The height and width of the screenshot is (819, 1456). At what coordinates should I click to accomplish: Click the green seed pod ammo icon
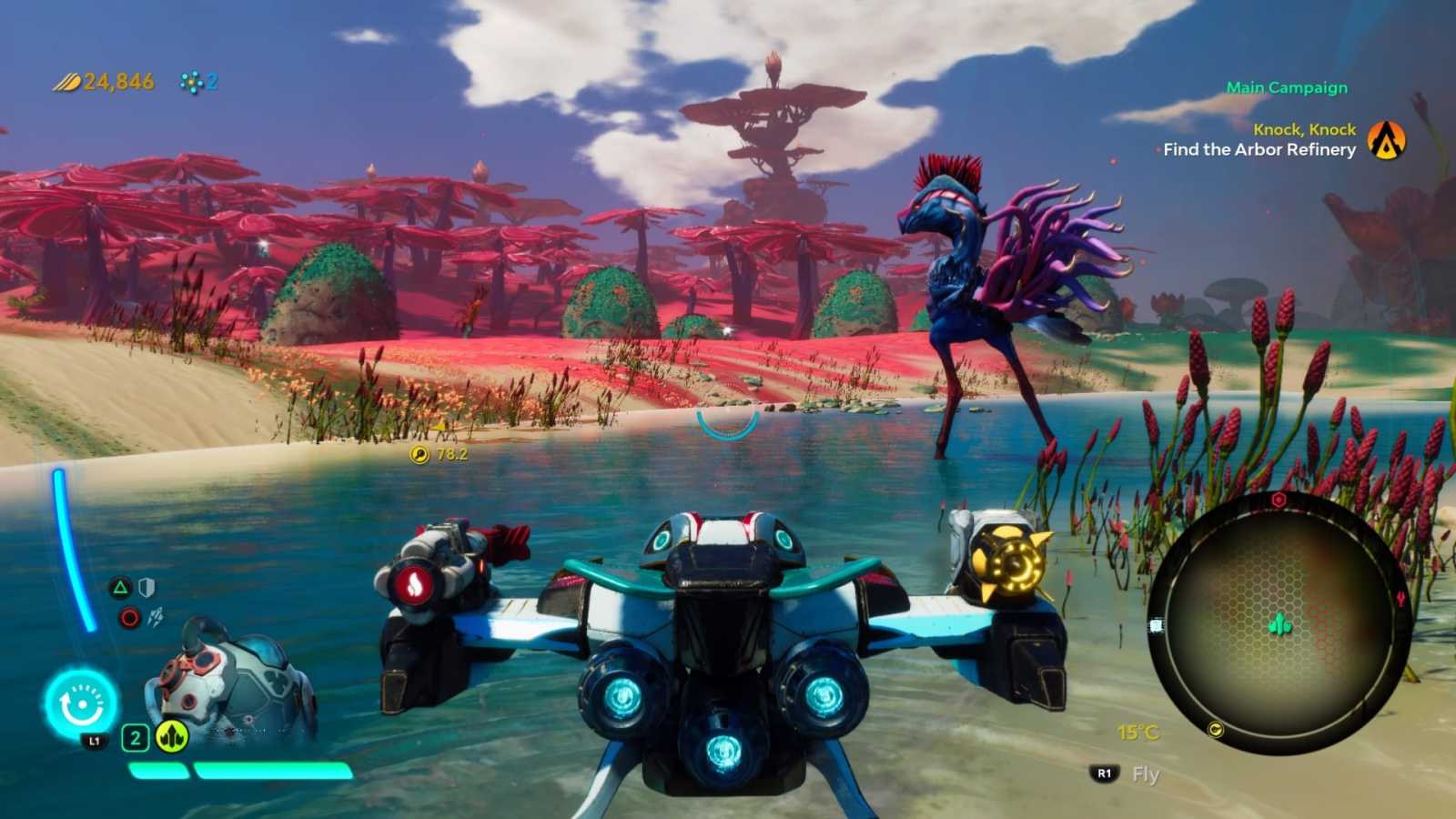(172, 736)
